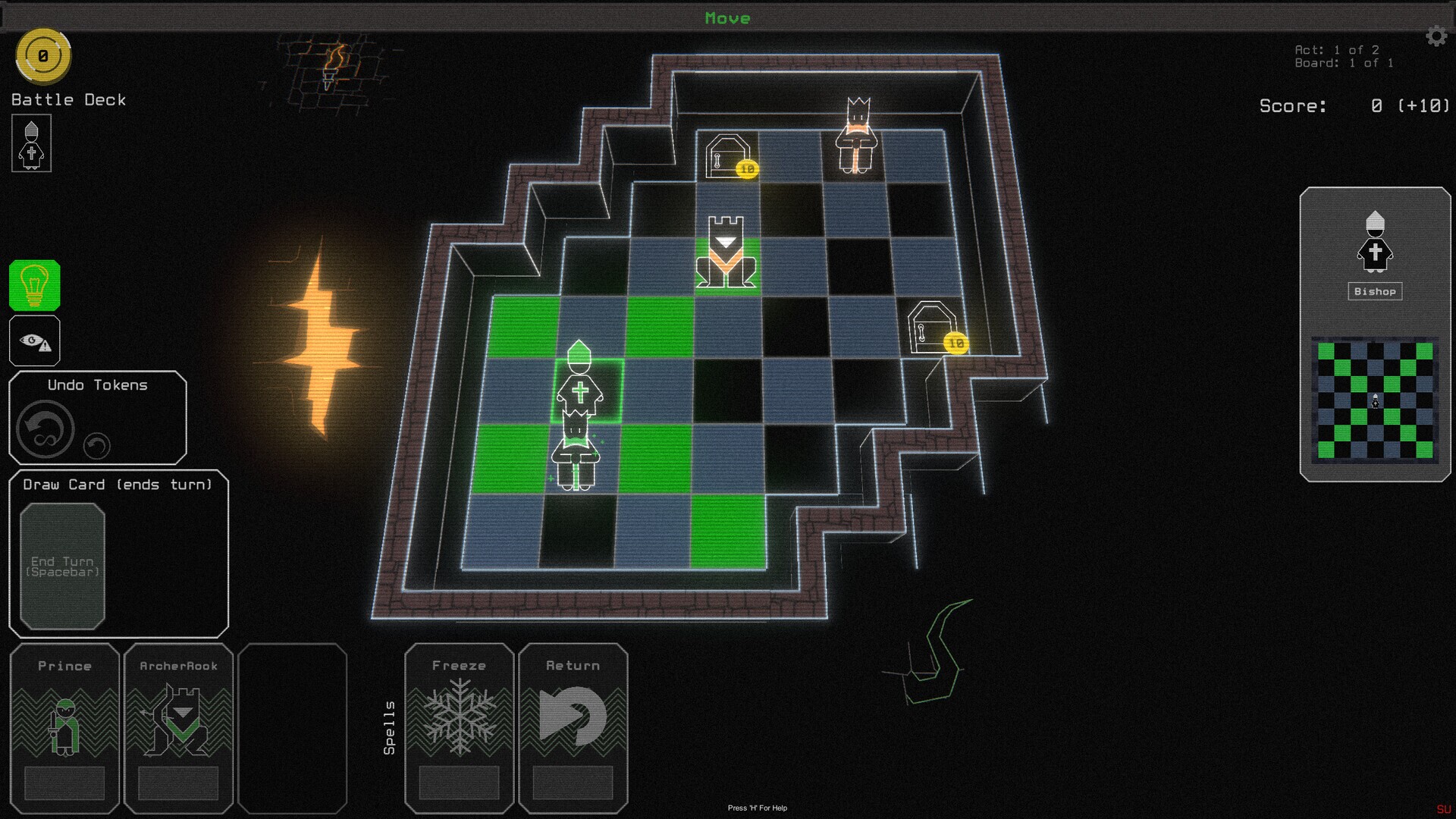Click the enemy vision warning eye icon
This screenshot has height=819, width=1456.
coord(34,341)
